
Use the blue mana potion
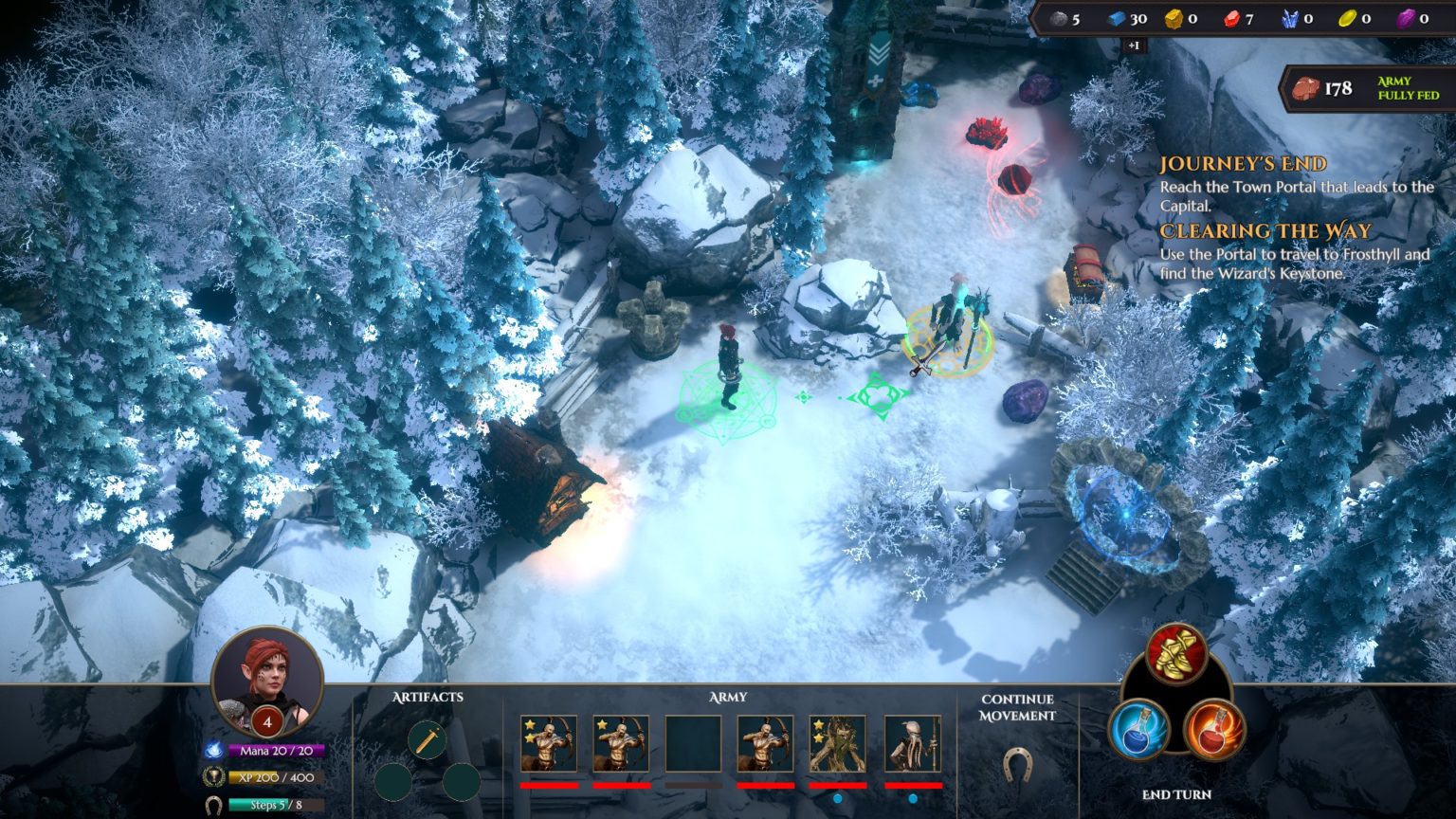[1138, 729]
